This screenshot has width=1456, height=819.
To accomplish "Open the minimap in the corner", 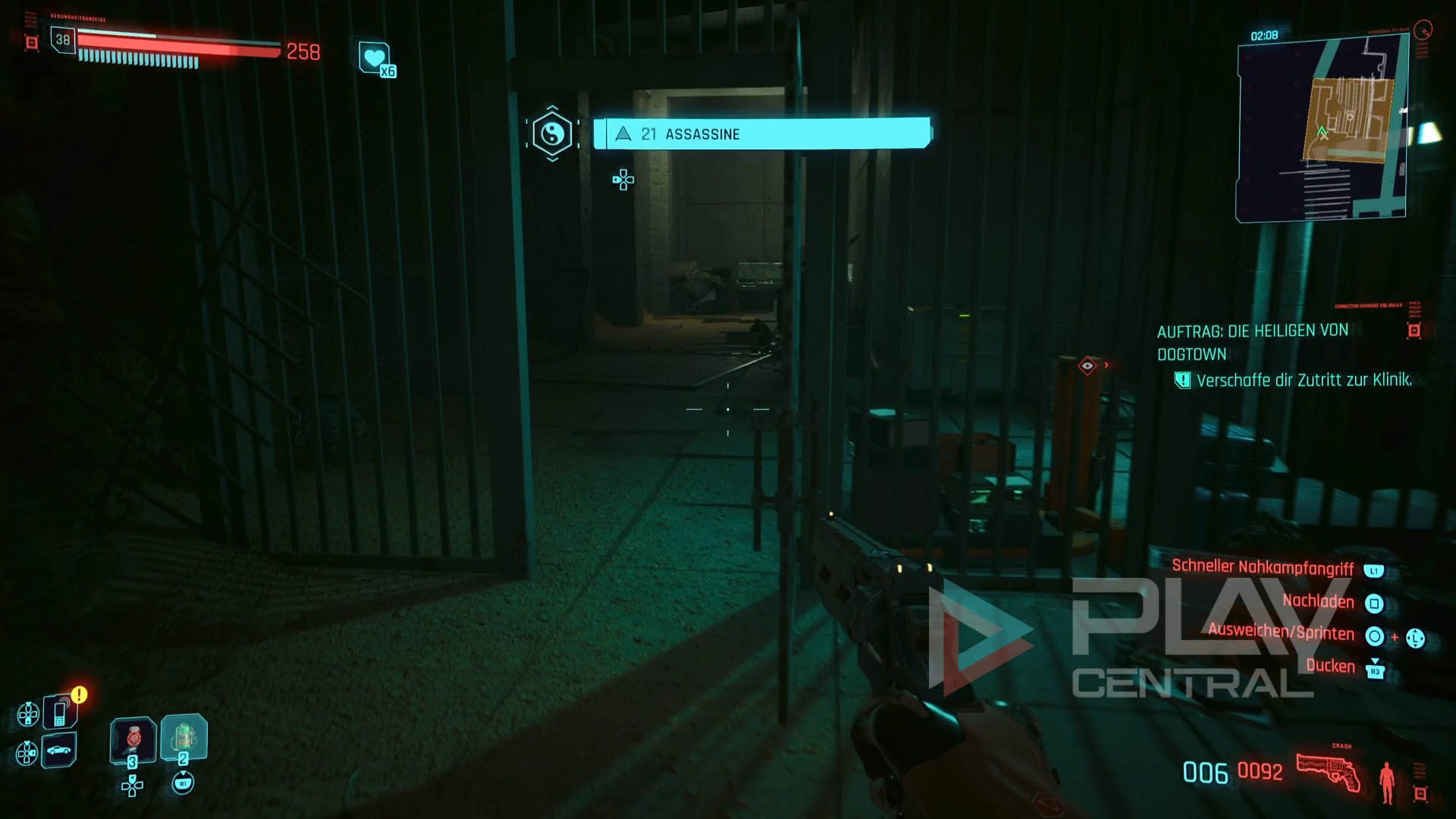I will click(1321, 130).
